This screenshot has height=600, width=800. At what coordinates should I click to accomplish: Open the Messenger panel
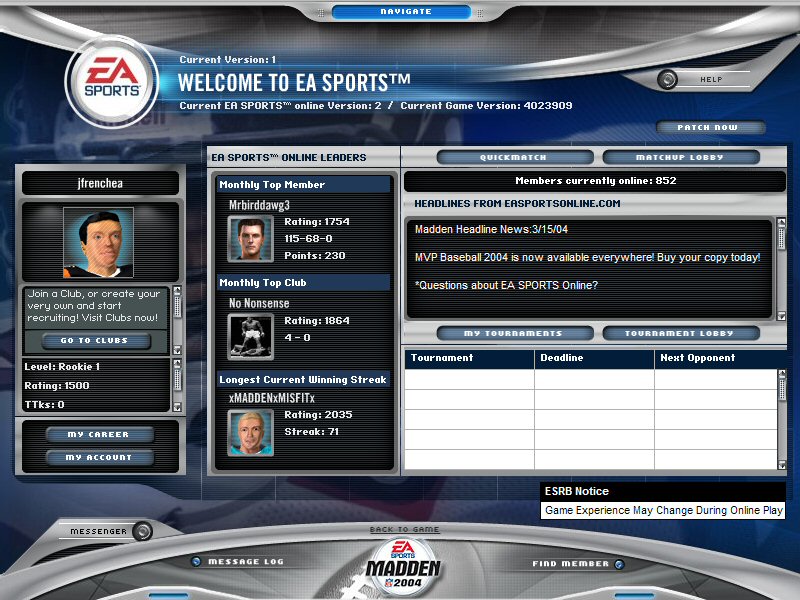(x=98, y=531)
